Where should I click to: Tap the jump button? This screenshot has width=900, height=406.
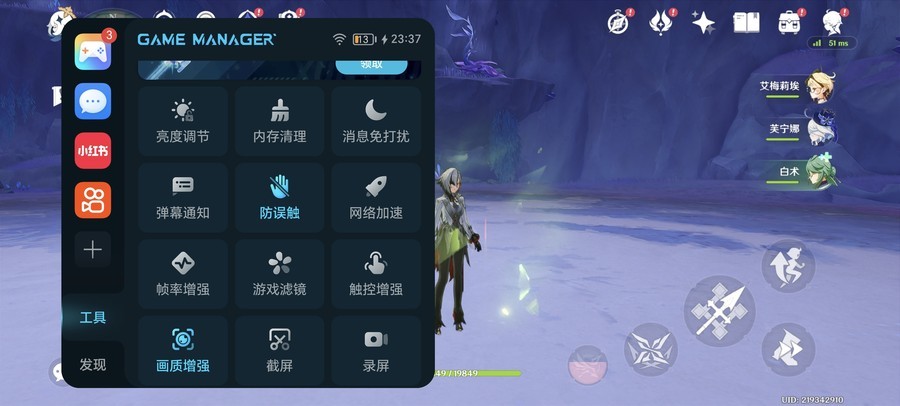(788, 266)
